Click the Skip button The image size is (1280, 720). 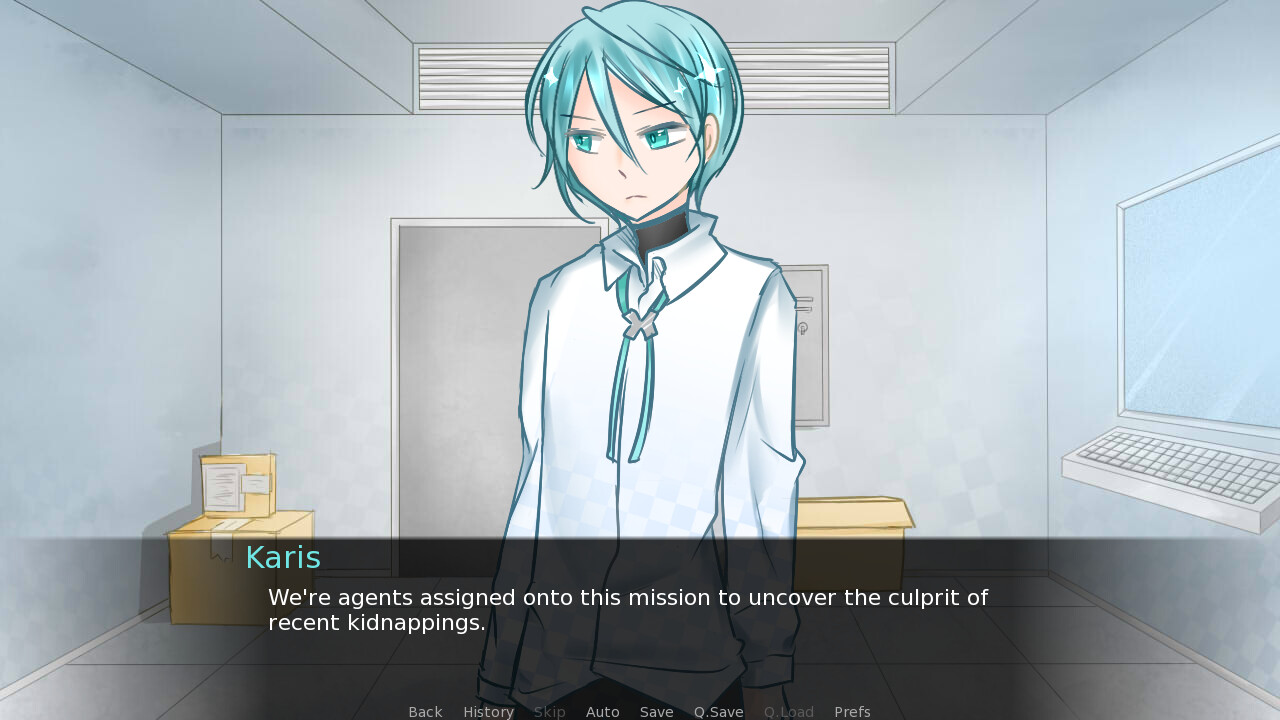549,712
